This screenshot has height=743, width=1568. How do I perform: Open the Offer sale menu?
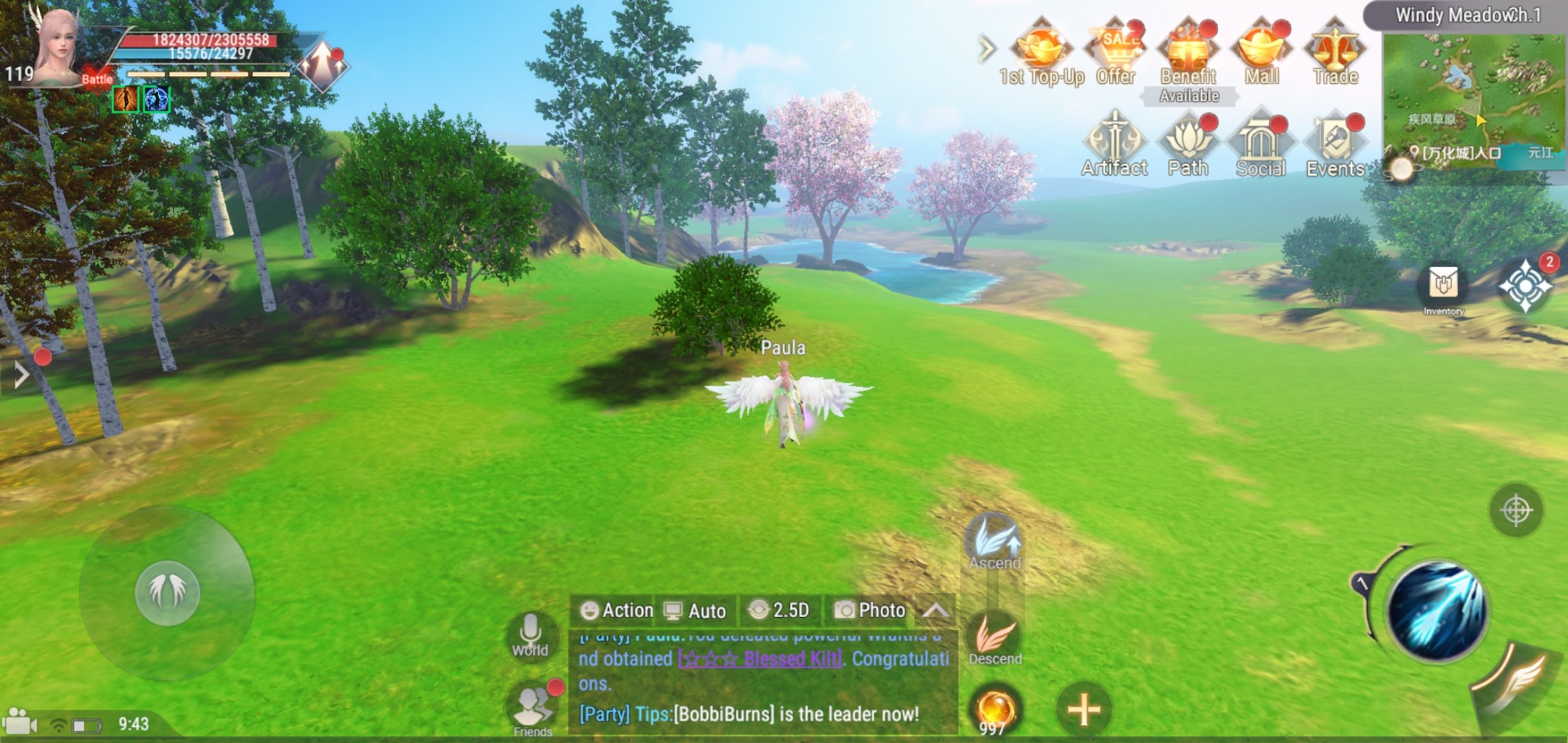click(x=1115, y=52)
